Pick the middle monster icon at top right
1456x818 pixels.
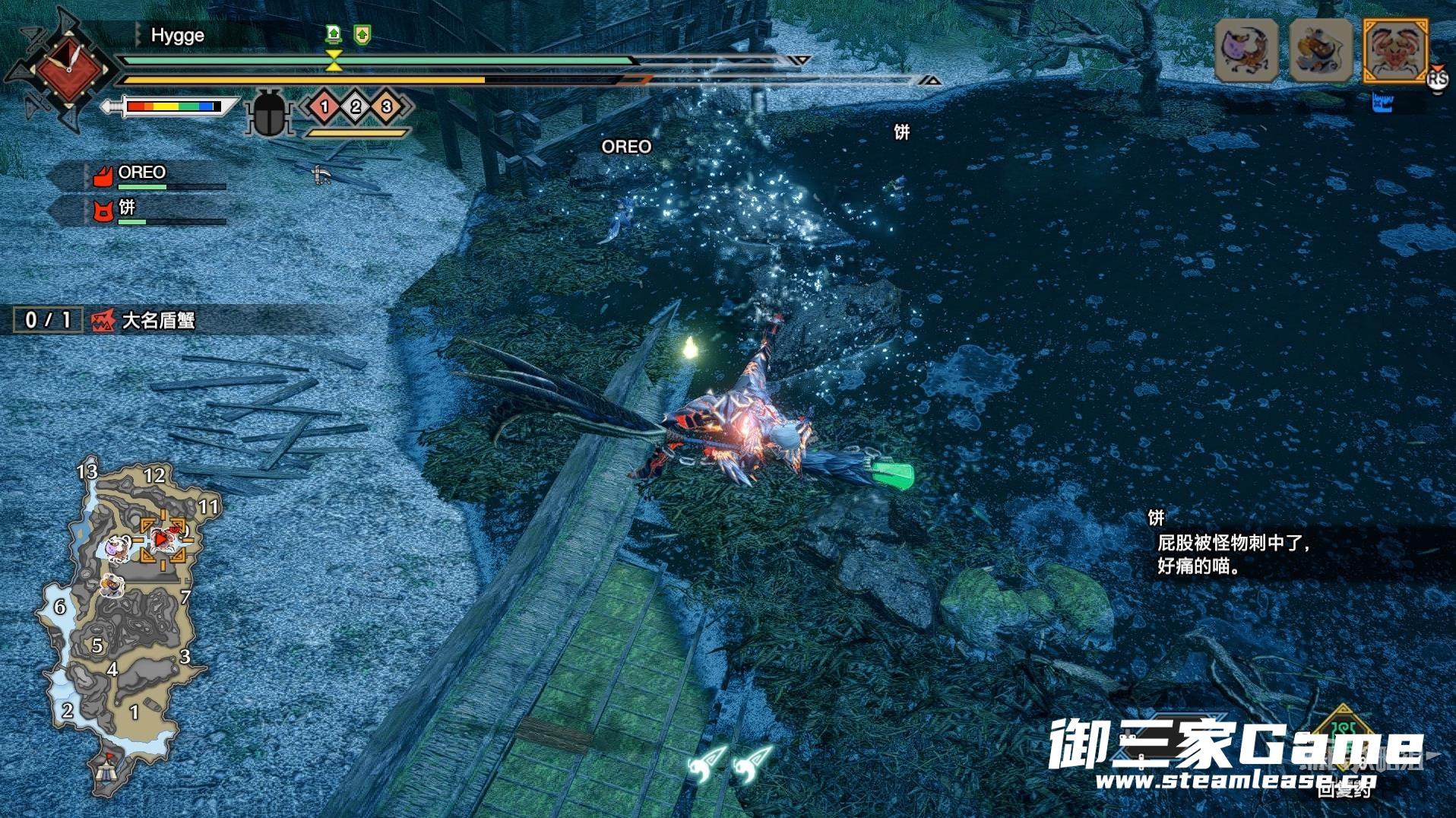point(1321,50)
